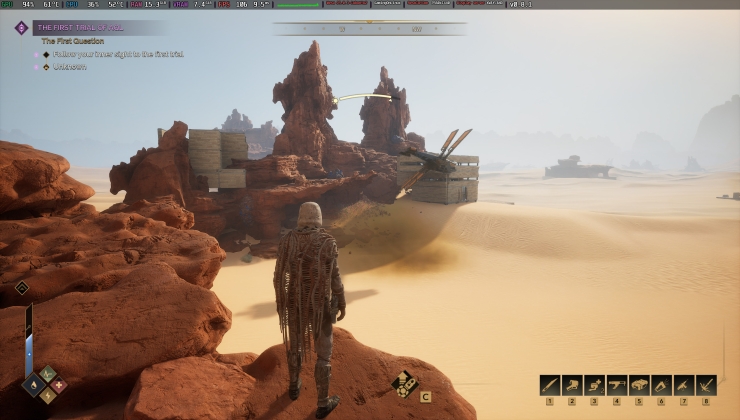Click the small diamond indicator above the water gauge

(22, 288)
